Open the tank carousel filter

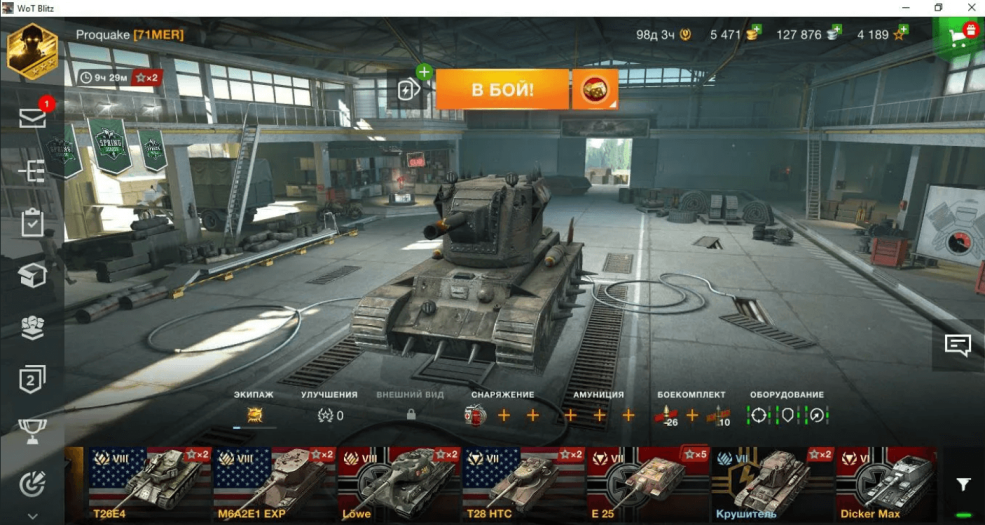(962, 484)
